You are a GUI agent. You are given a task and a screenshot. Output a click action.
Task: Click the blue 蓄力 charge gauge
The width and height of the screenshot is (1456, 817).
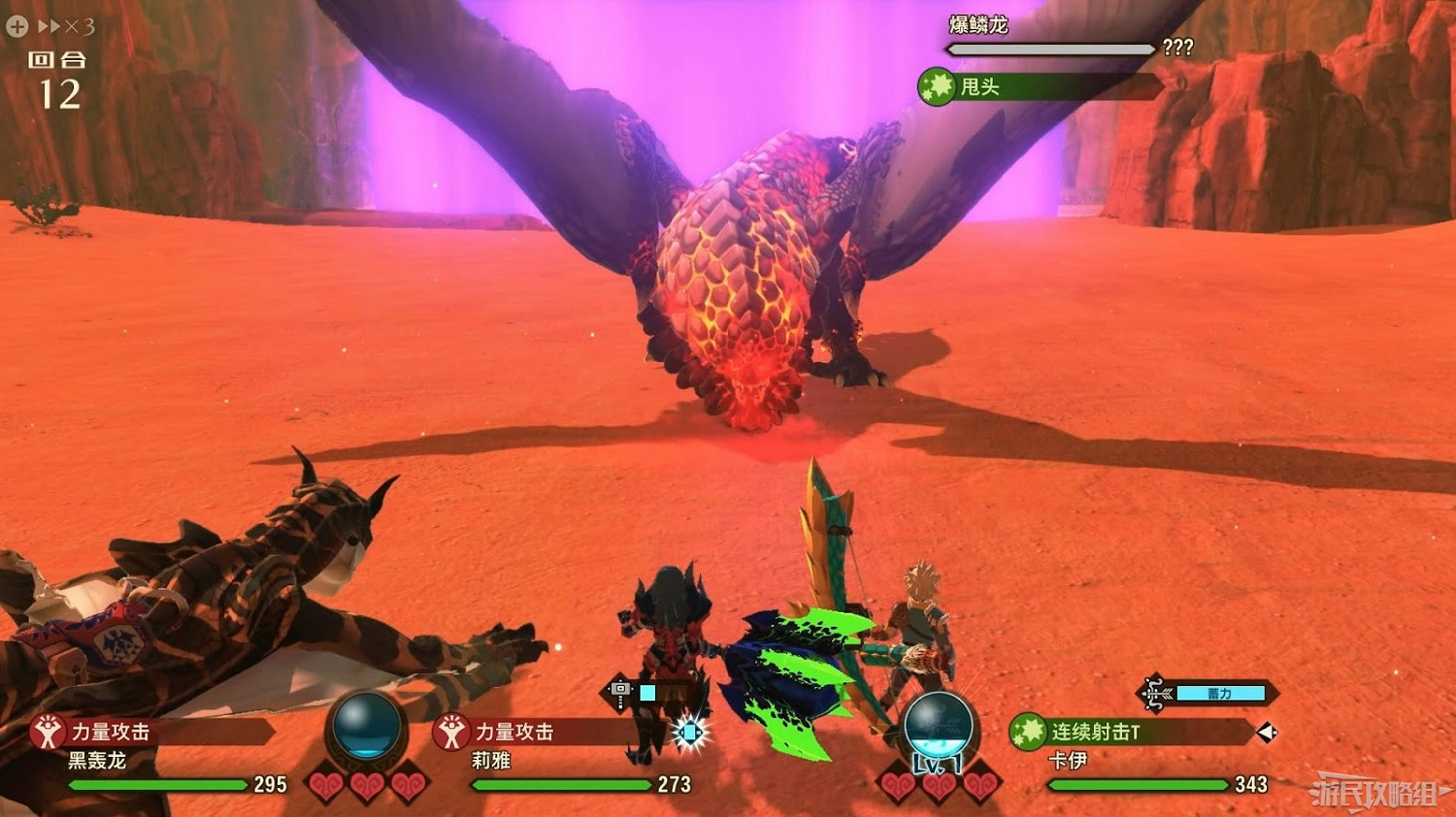[x=1219, y=694]
